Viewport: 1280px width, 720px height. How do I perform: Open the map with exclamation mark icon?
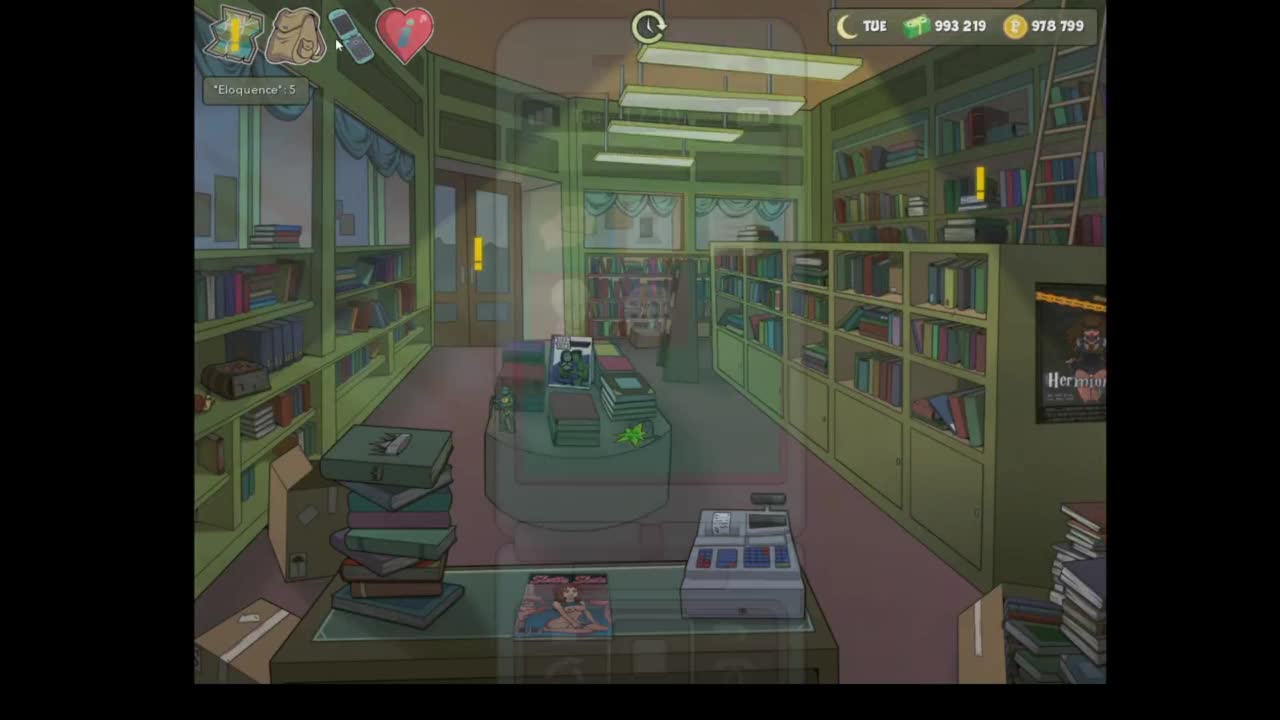[x=233, y=37]
